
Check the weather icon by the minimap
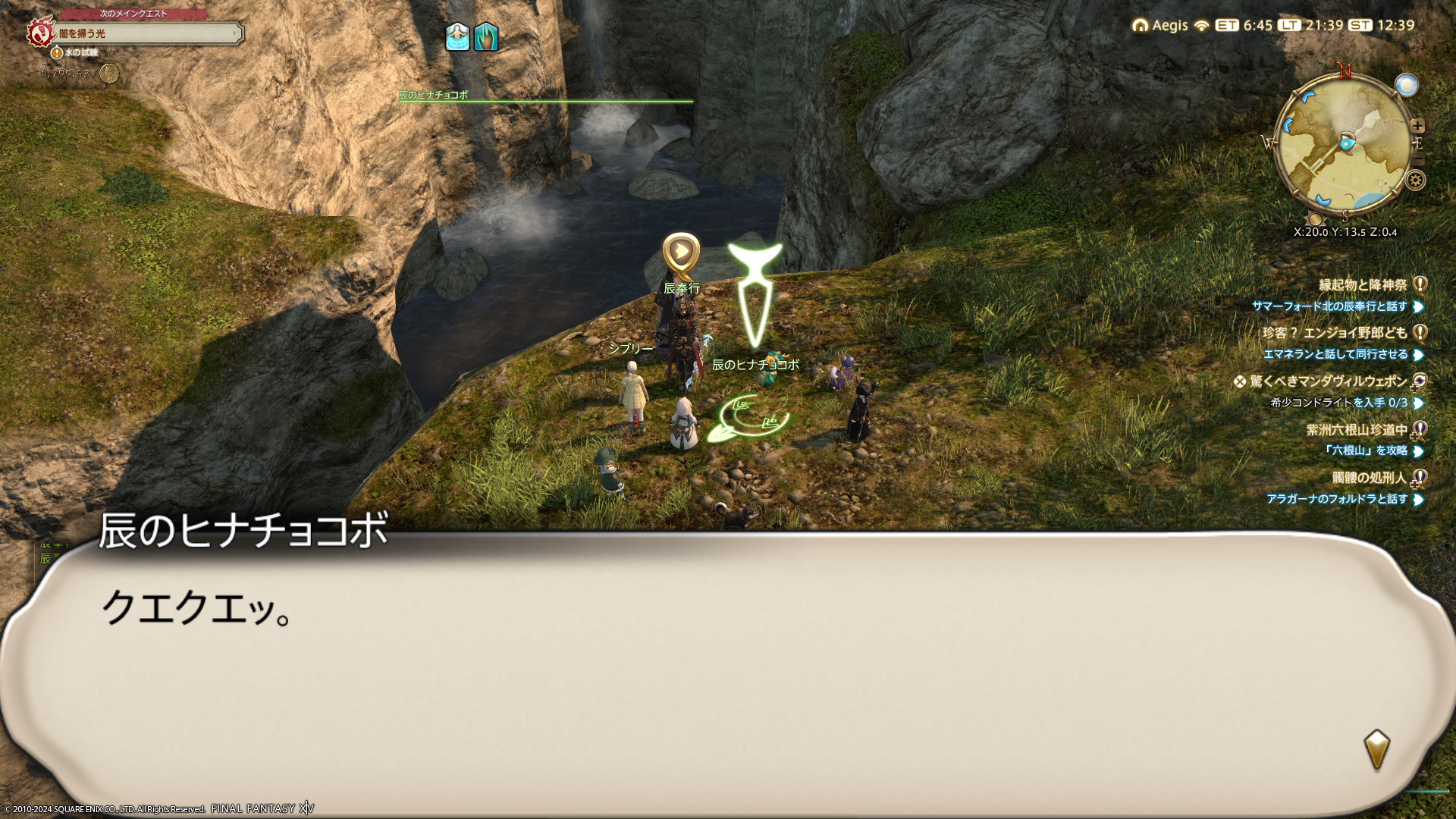(1407, 85)
